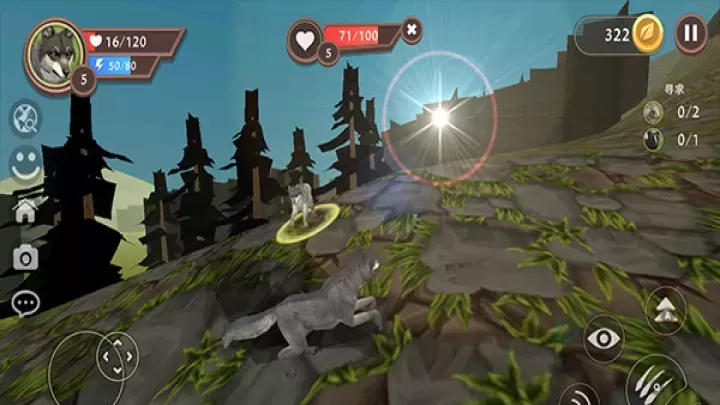Use the howl sound-wave ability
720x405 pixels.
pyautogui.click(x=577, y=395)
